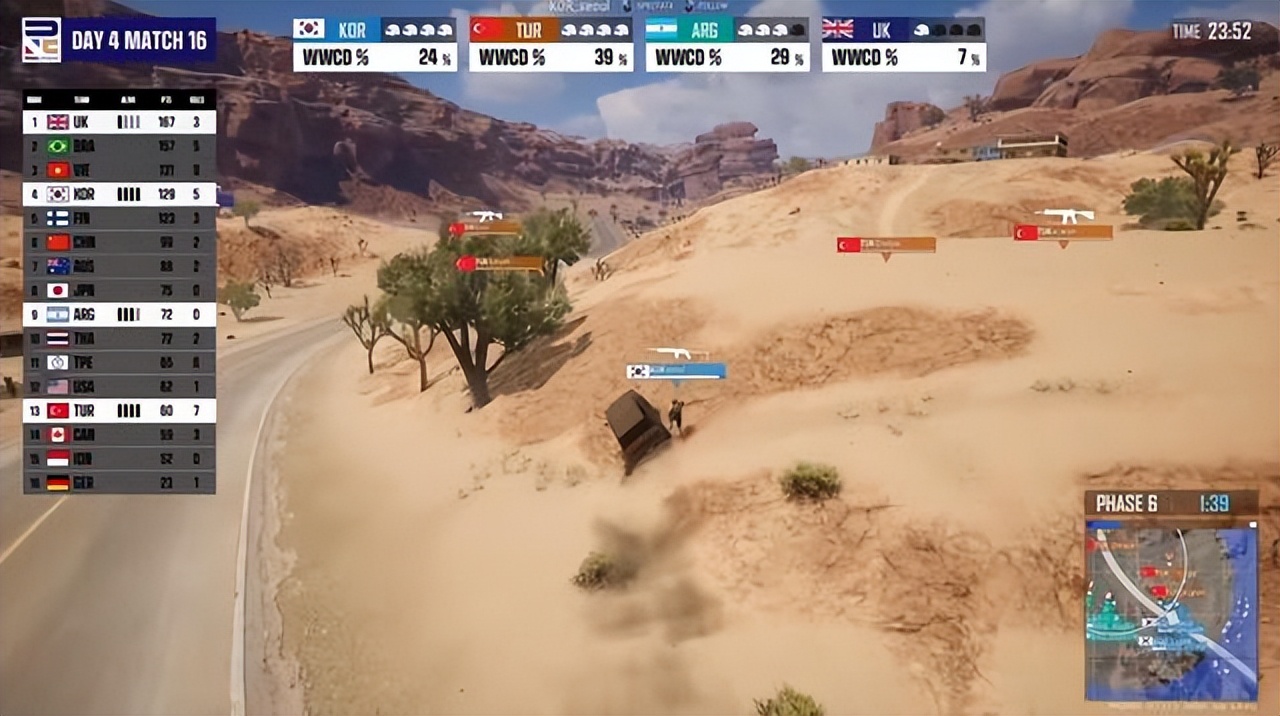Pick the TUR row in the leaderboard
Screen dimensions: 1280x716
point(119,410)
